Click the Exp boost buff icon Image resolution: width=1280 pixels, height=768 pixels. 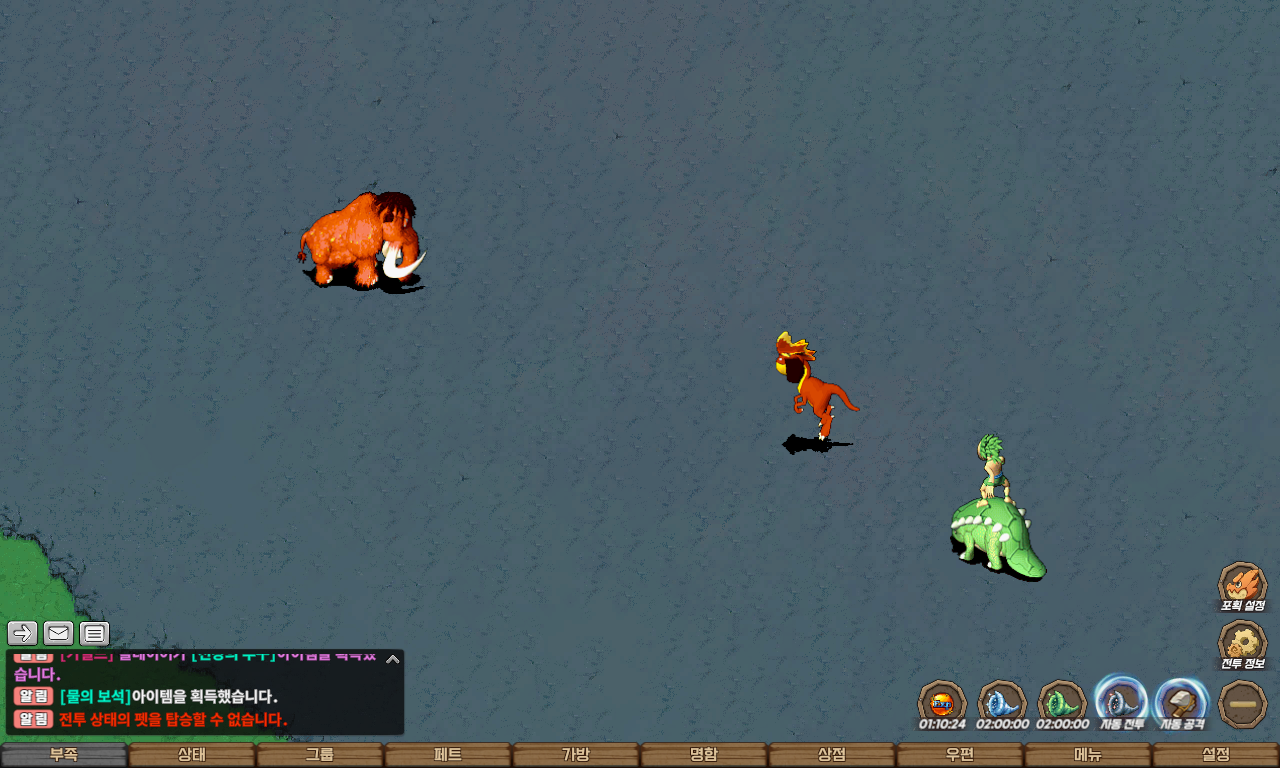pyautogui.click(x=941, y=701)
